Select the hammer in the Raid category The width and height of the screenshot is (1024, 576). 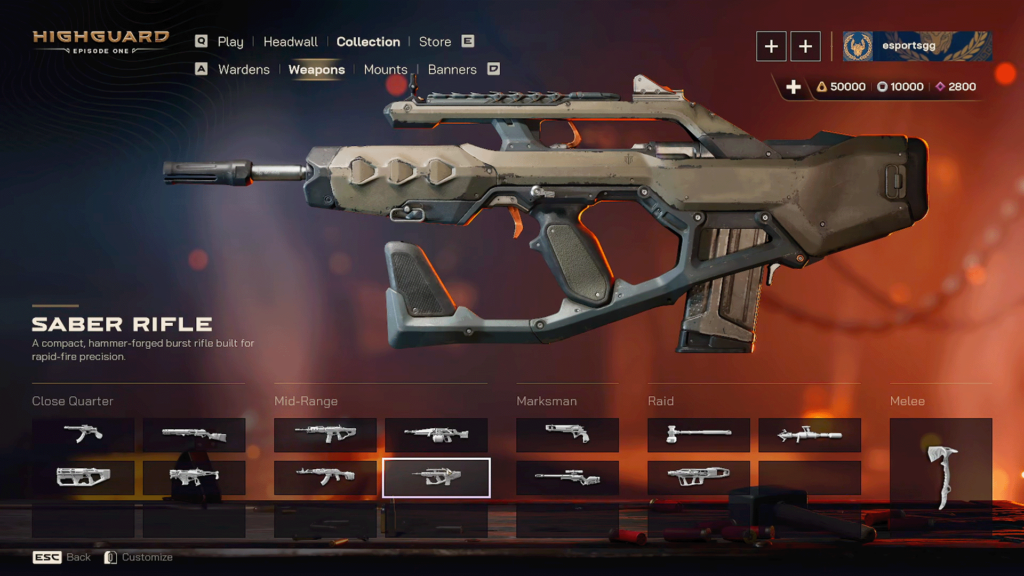pos(698,434)
